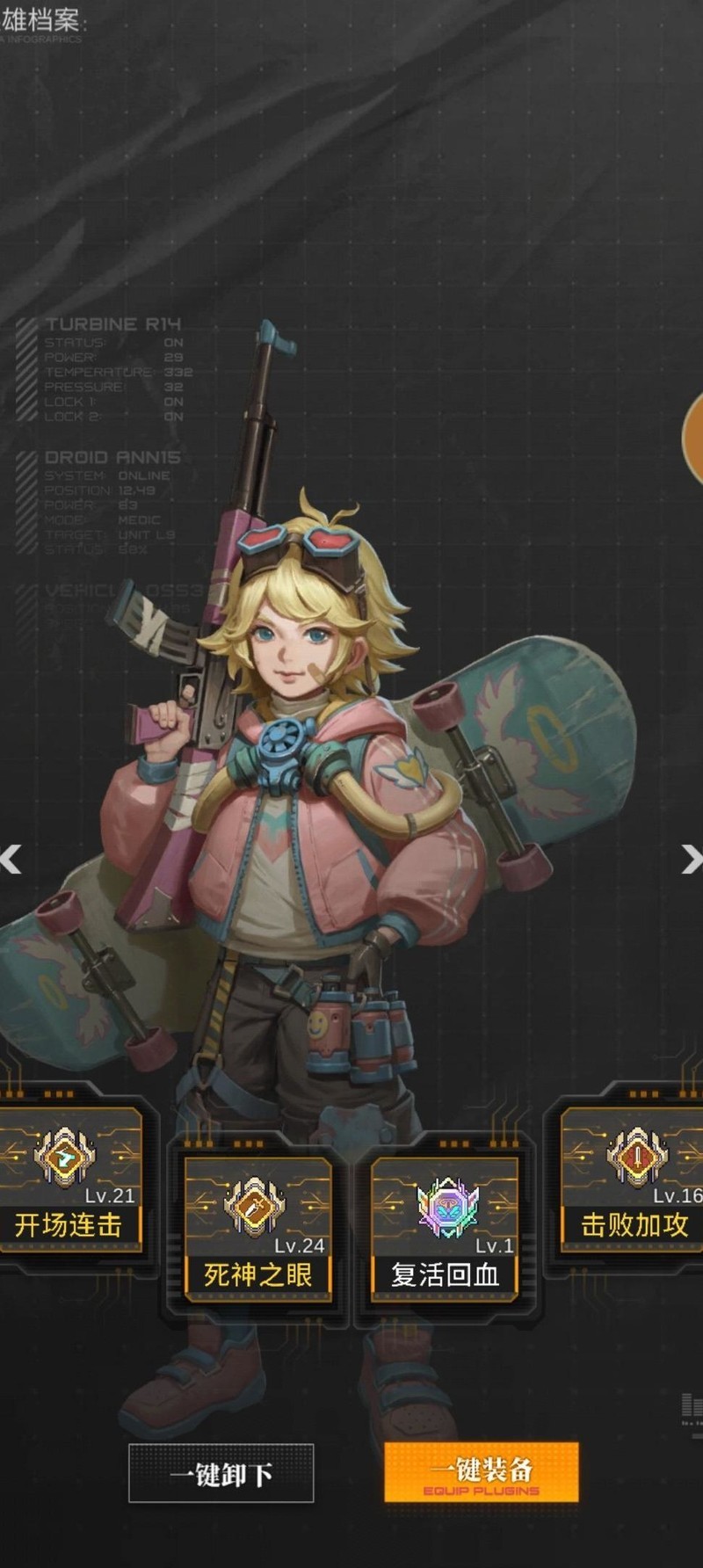
Task: Activate the orange 一键装备 equip button
Action: (x=481, y=1472)
